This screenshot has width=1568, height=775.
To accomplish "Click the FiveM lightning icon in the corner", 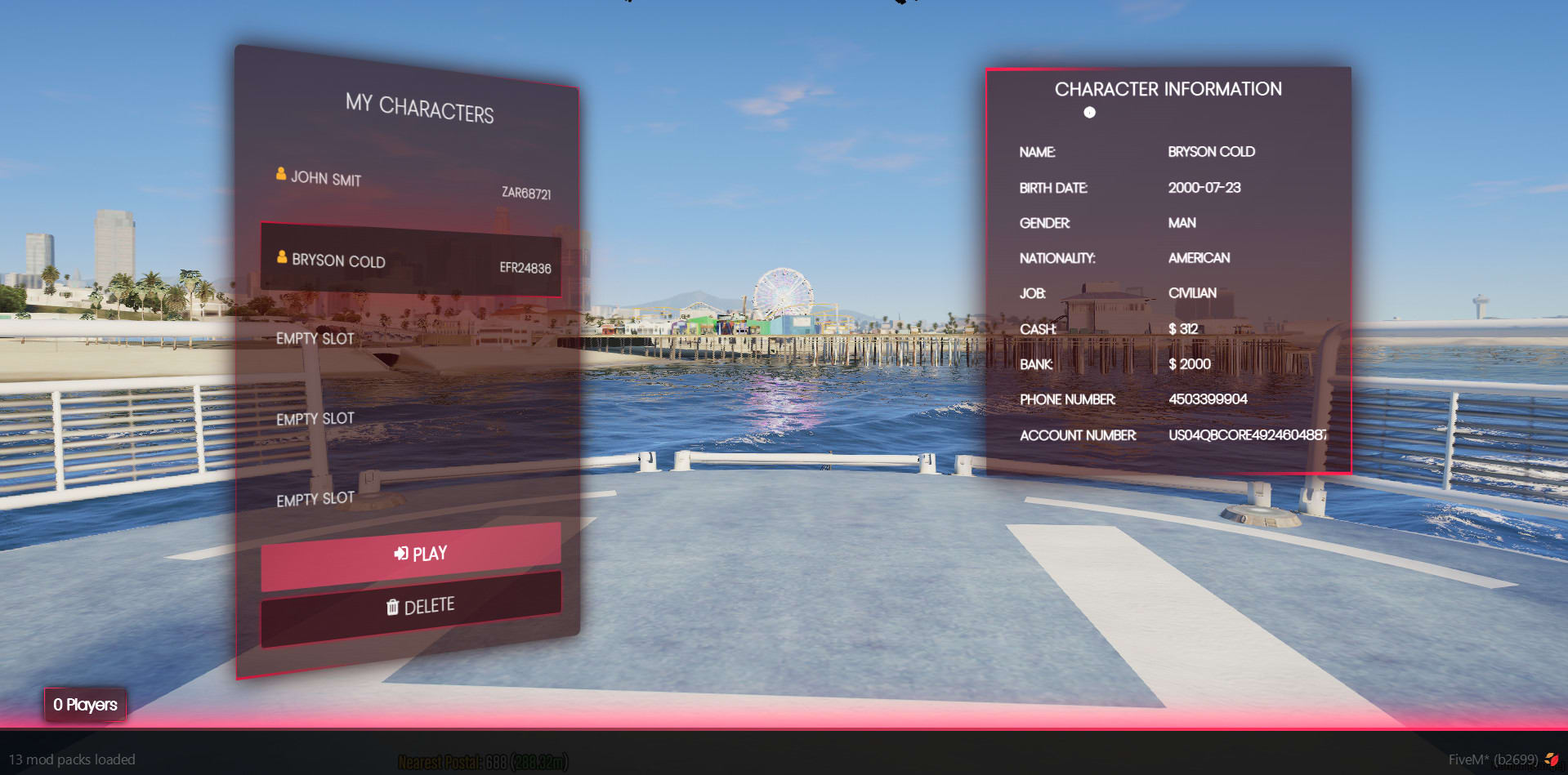I will (1554, 759).
